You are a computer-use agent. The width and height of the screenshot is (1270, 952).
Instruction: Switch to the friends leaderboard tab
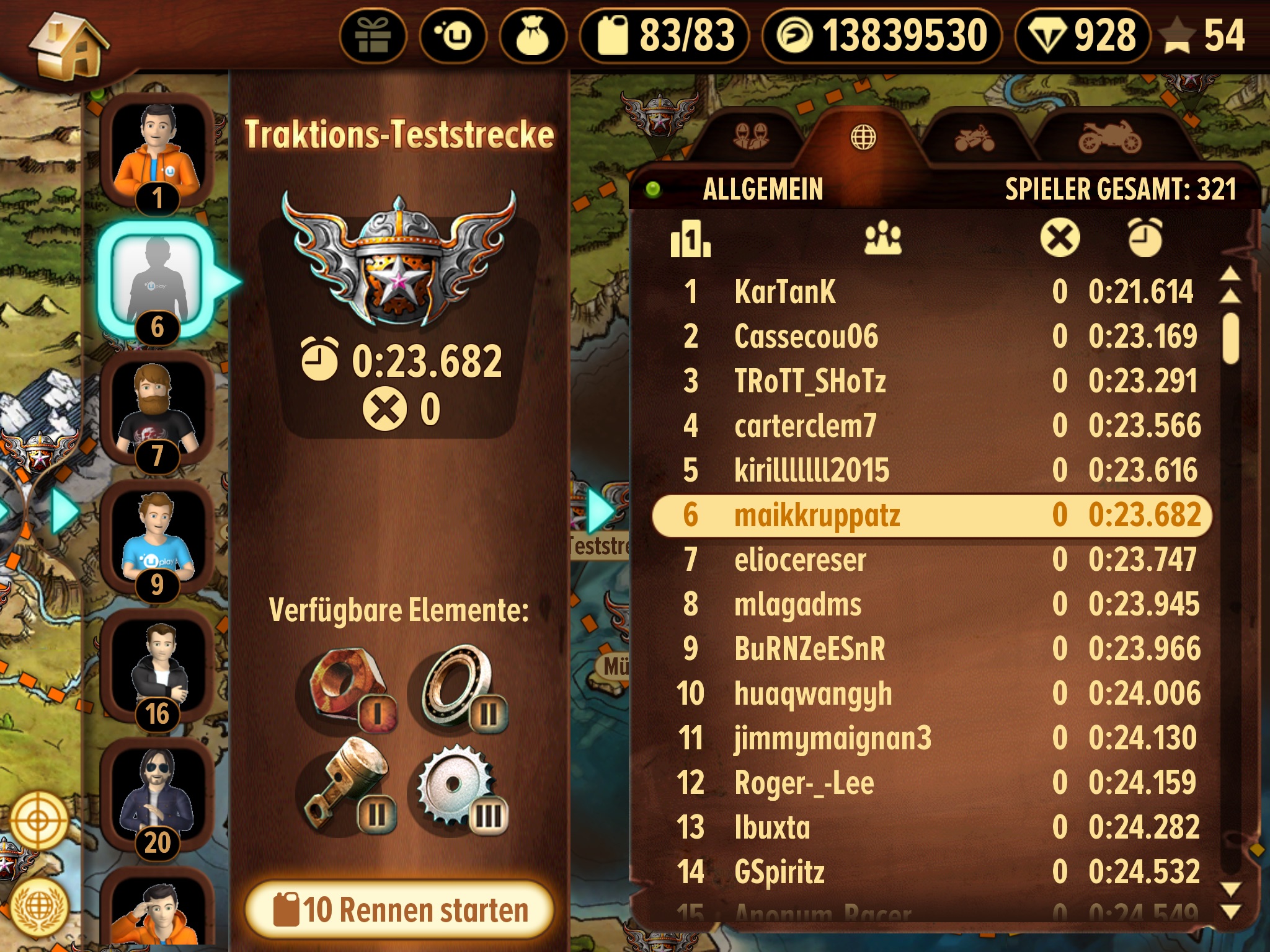click(750, 136)
